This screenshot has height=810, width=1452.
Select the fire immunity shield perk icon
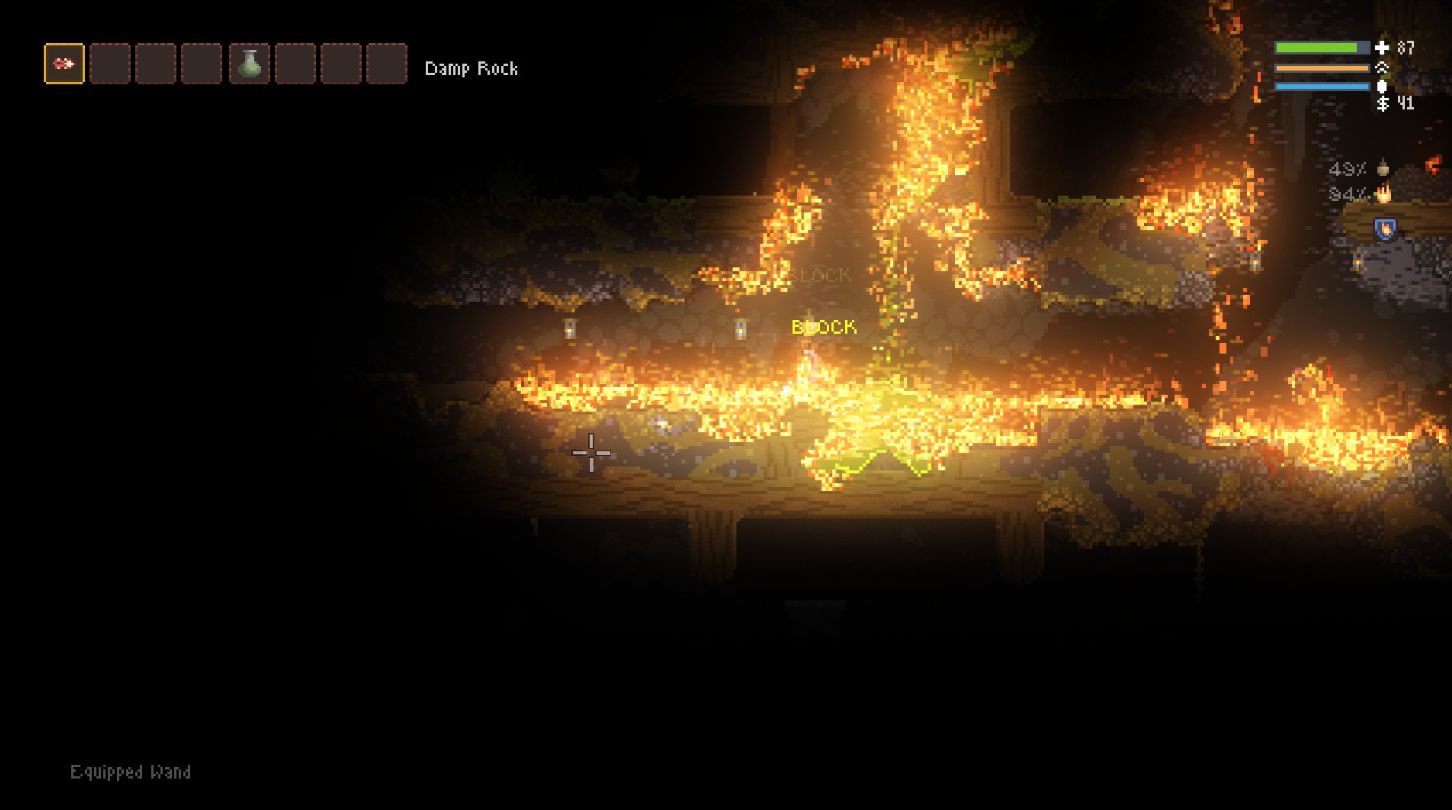tap(1385, 228)
